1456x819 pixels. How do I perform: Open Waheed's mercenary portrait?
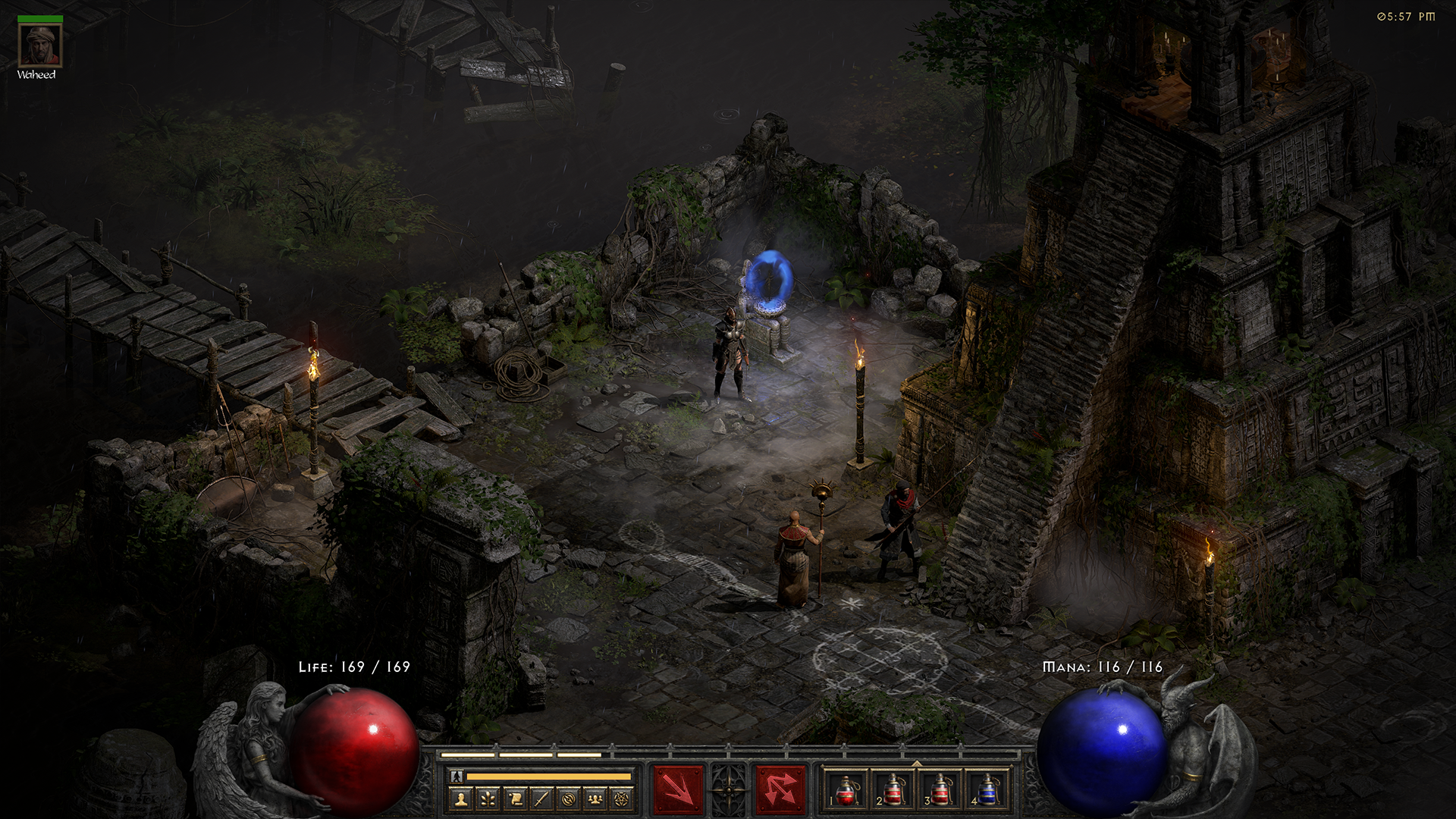click(39, 45)
